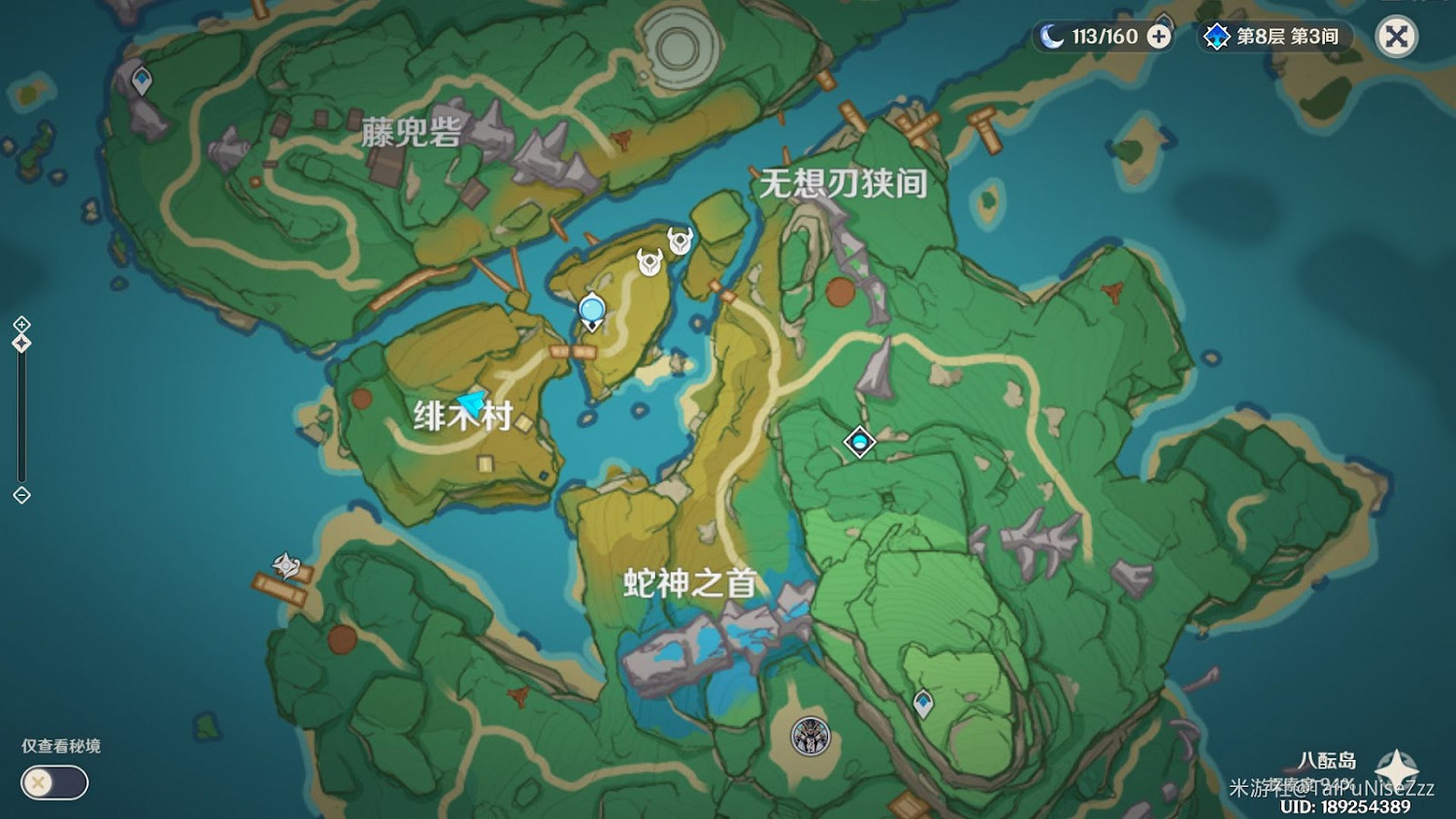Click the compass icon beside 八酝岛 label
1456x819 pixels.
[x=1395, y=764]
